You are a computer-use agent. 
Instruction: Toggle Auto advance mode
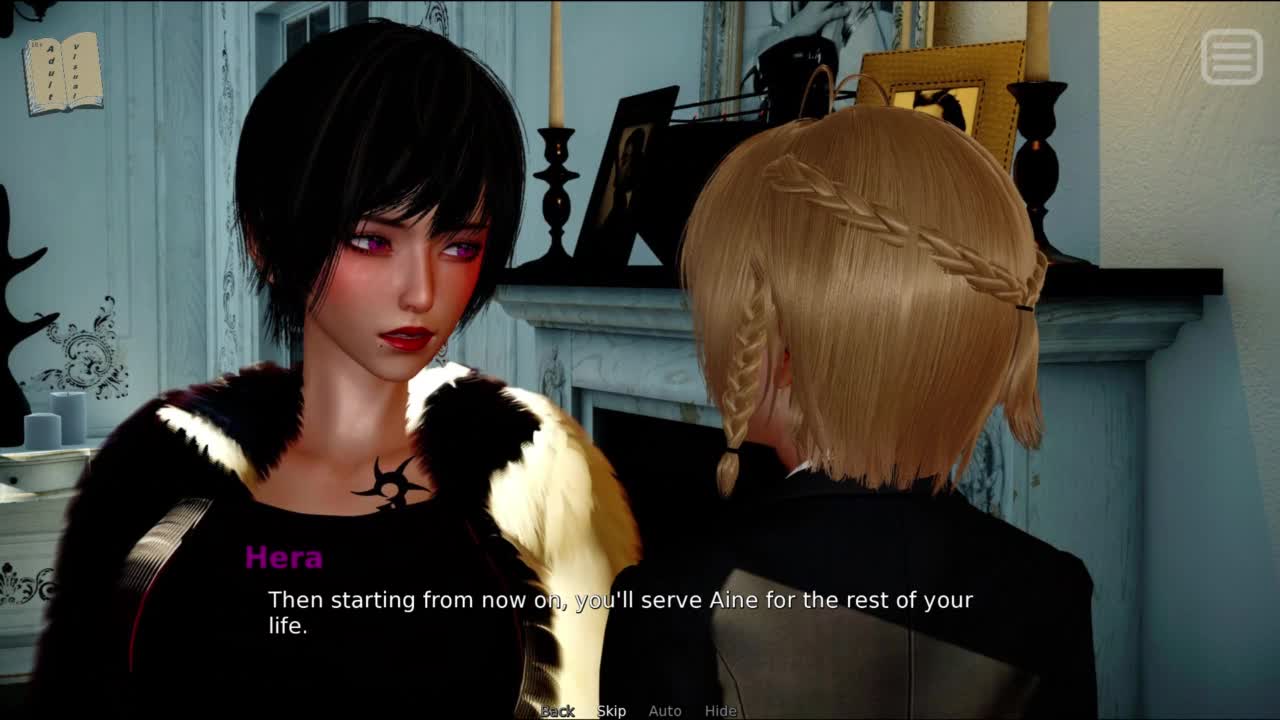[x=665, y=711]
